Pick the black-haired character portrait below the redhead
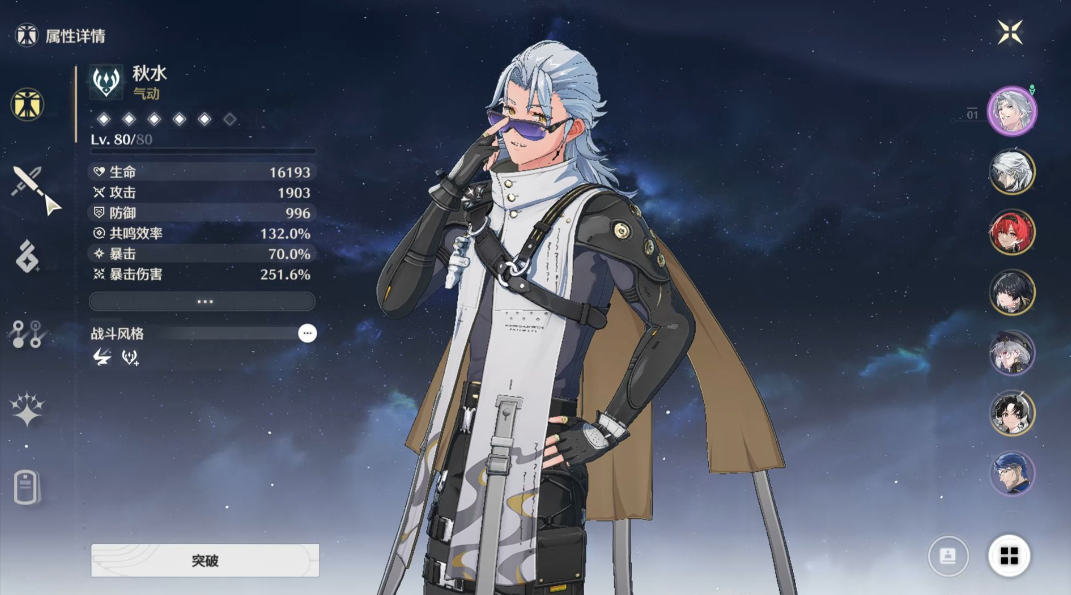 point(1012,292)
